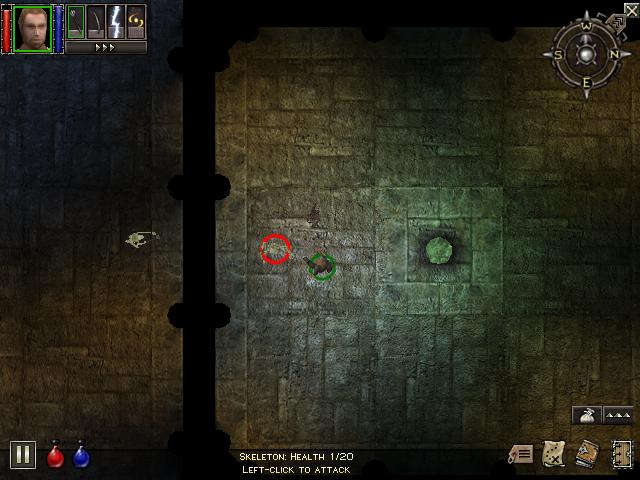Open the quest tag journal

pos(520,455)
